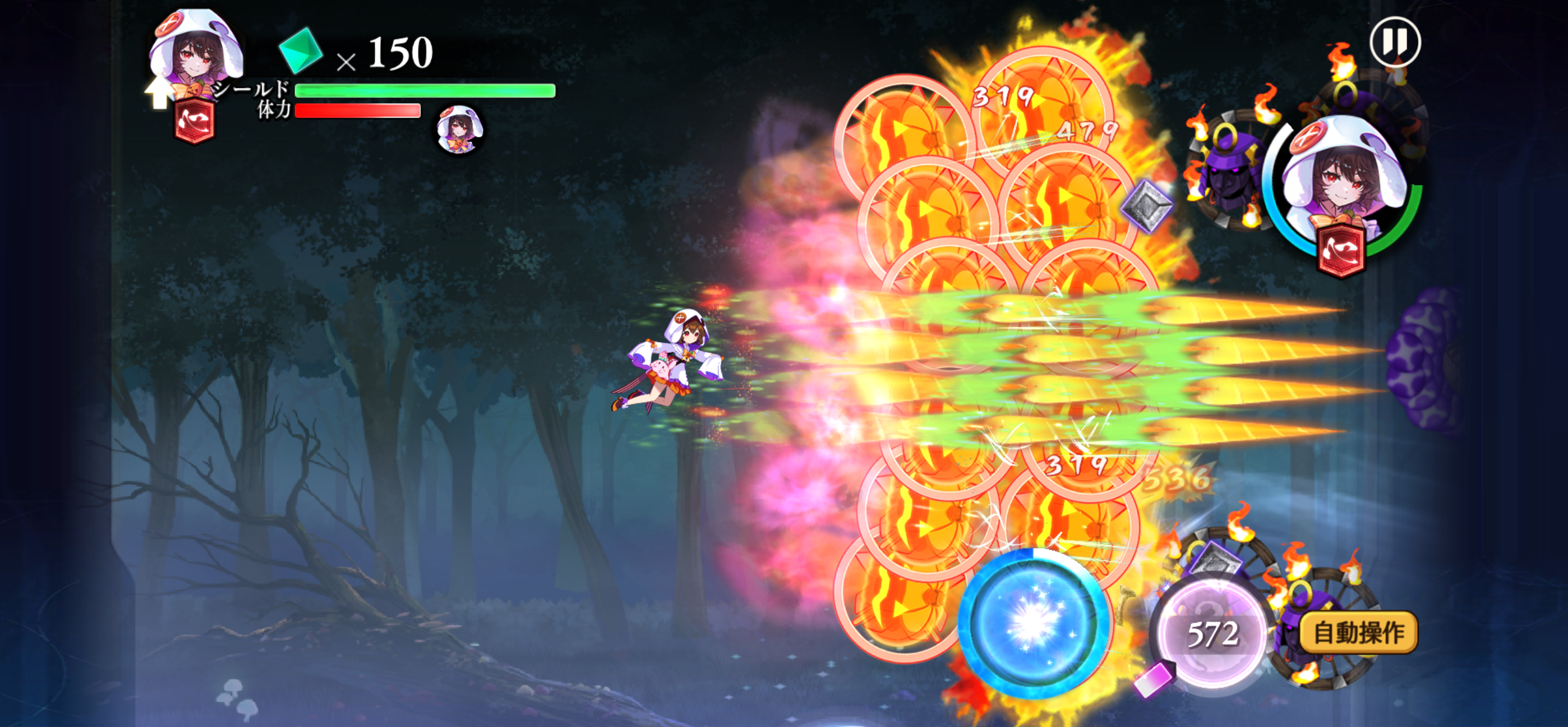Select the large hooded girl portrait with ring gauge
1568x727 pixels.
click(1343, 186)
